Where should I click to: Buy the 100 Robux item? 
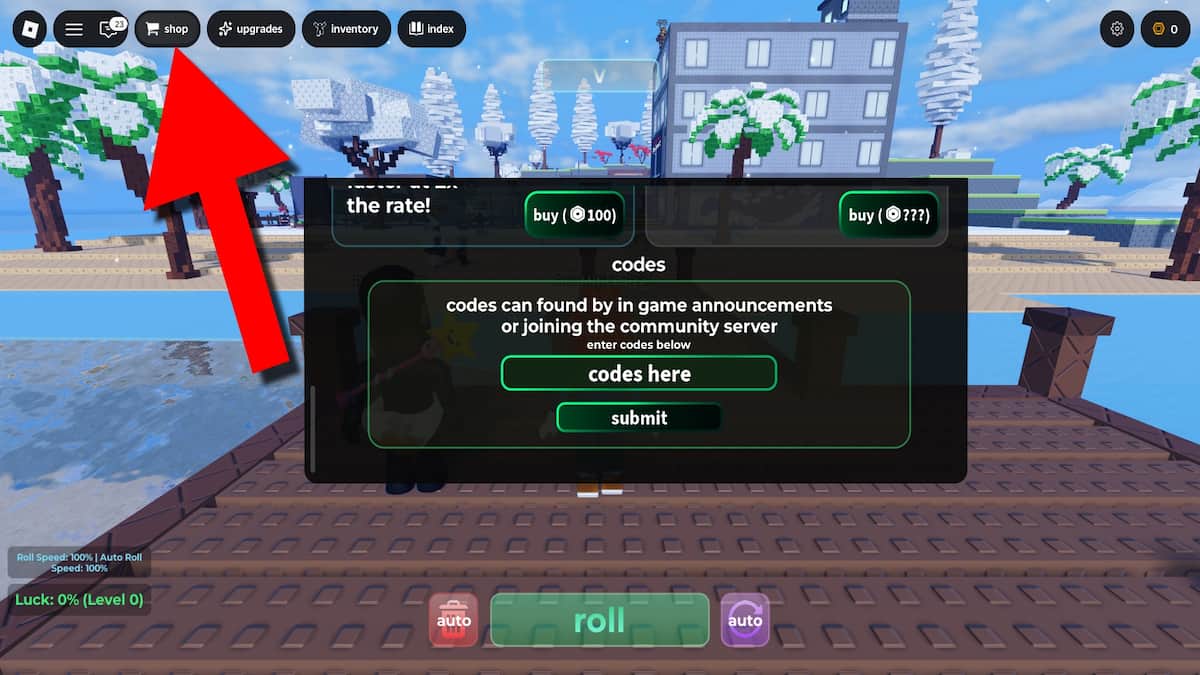tap(575, 215)
